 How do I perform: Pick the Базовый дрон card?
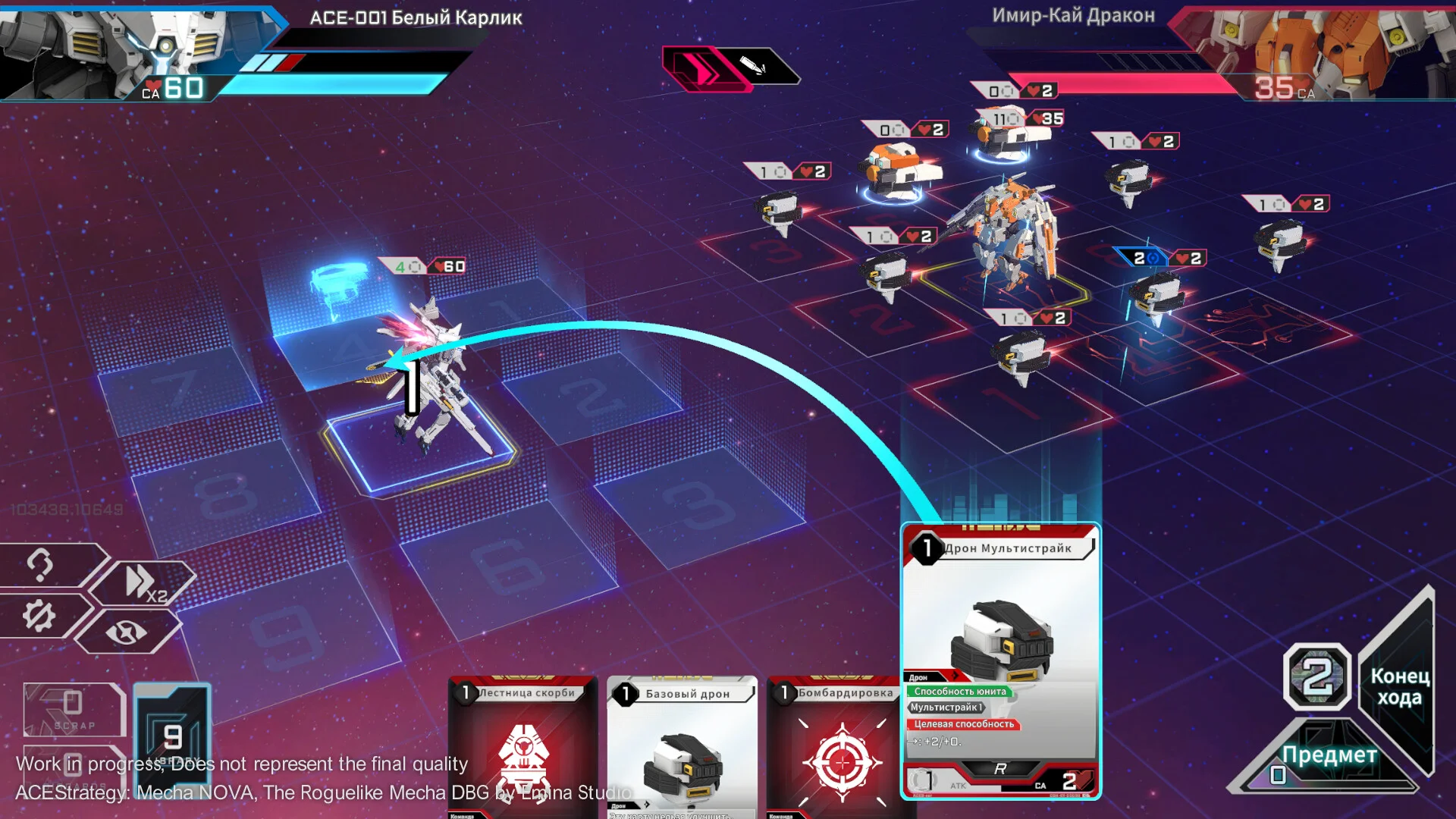[682, 747]
